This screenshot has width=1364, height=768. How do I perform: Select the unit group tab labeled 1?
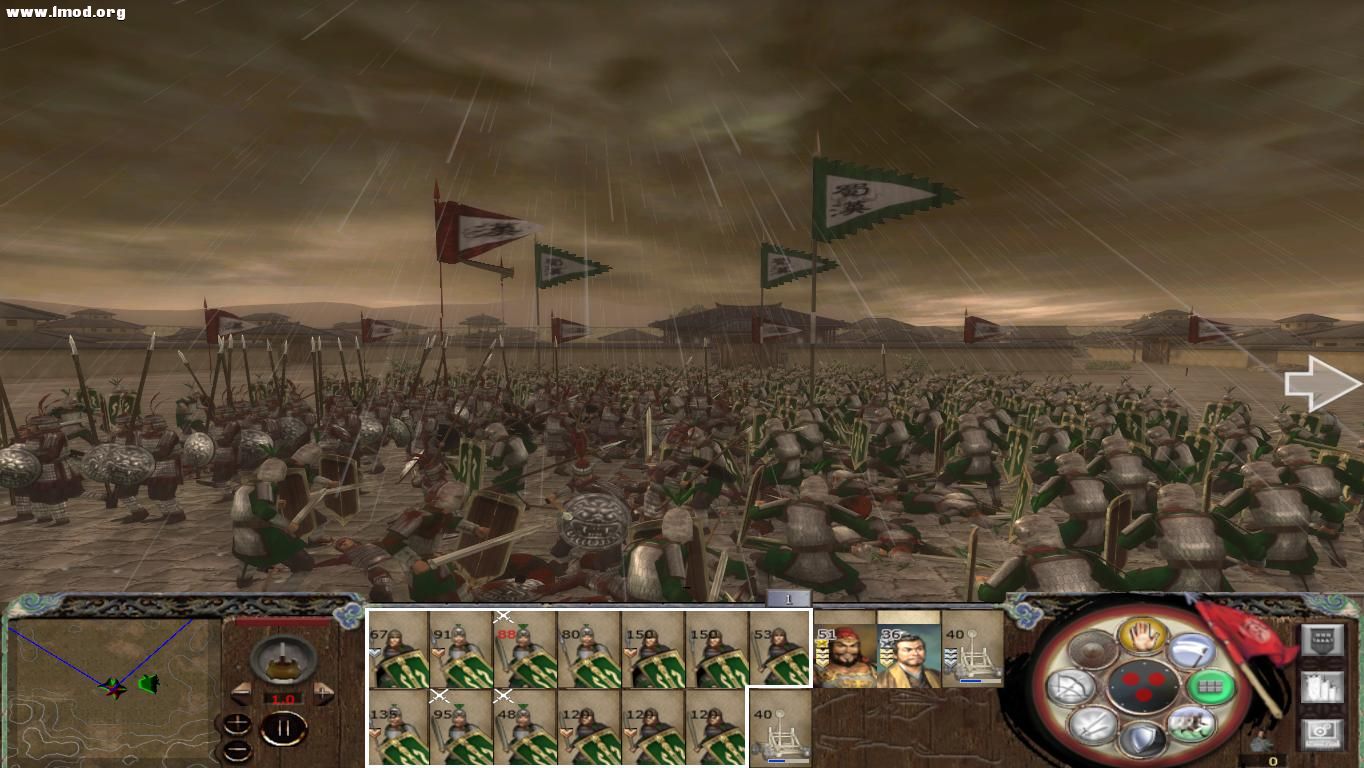[789, 597]
